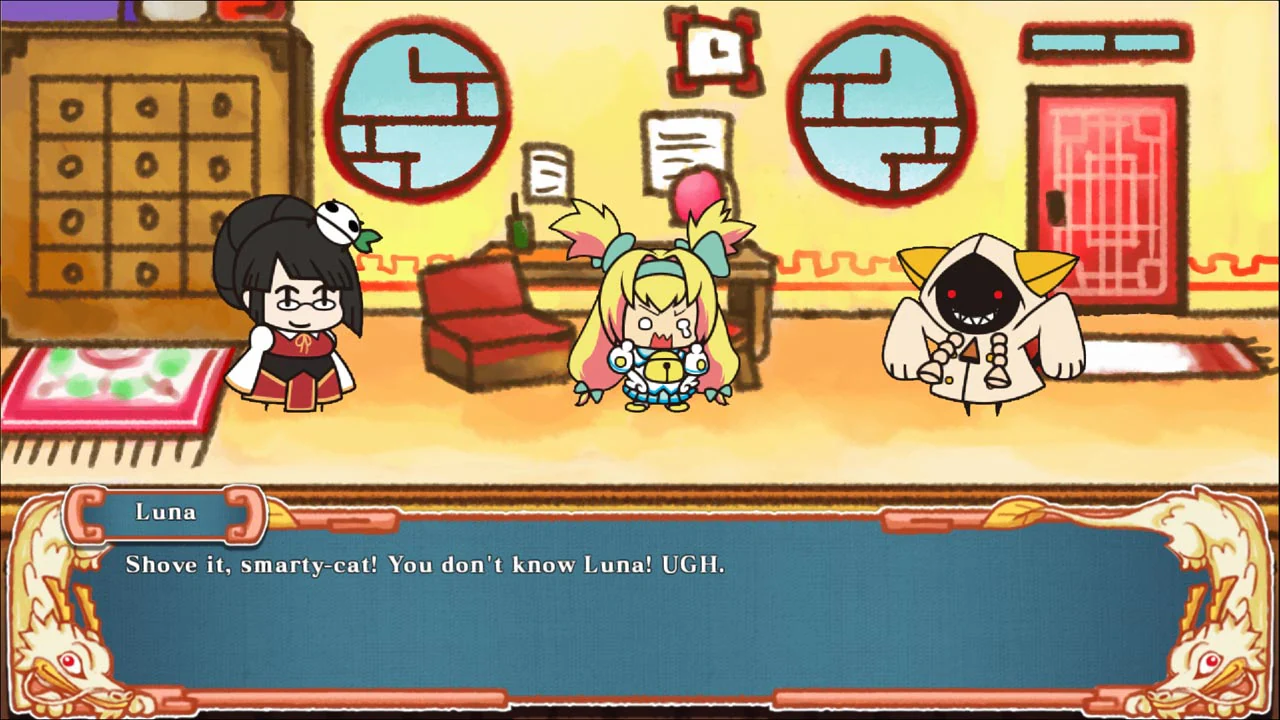The image size is (1280, 720).
Task: Click the dialogue text to advance
Action: coord(425,565)
